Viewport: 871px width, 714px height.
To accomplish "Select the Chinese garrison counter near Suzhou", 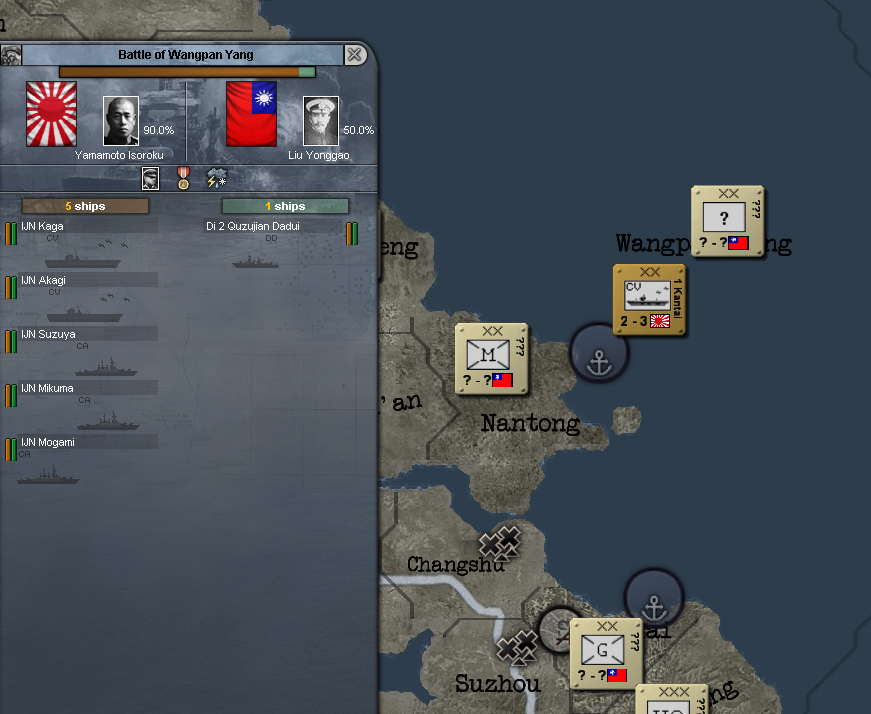I will coord(606,653).
